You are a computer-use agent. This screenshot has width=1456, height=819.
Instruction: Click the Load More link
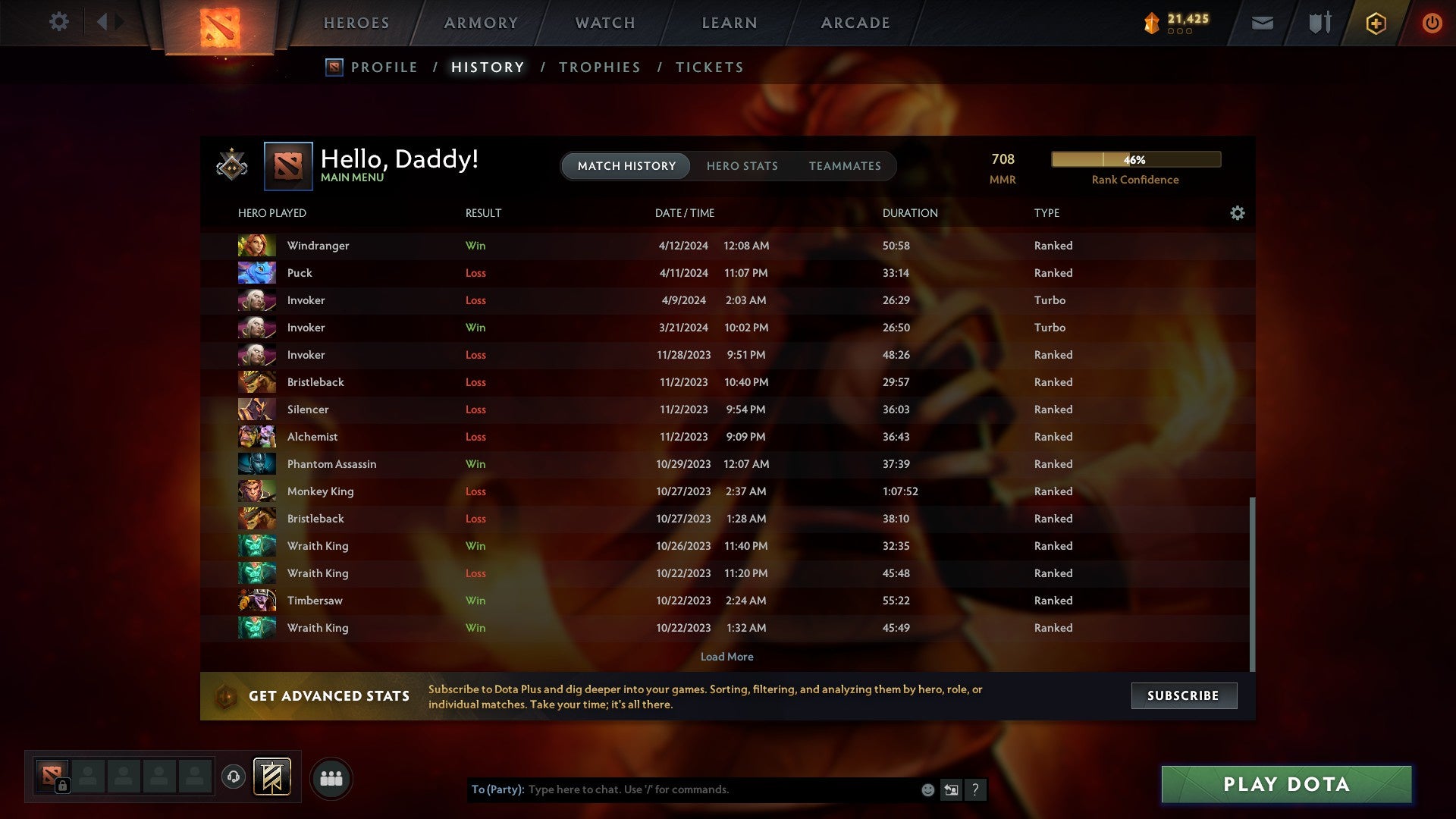tap(726, 657)
